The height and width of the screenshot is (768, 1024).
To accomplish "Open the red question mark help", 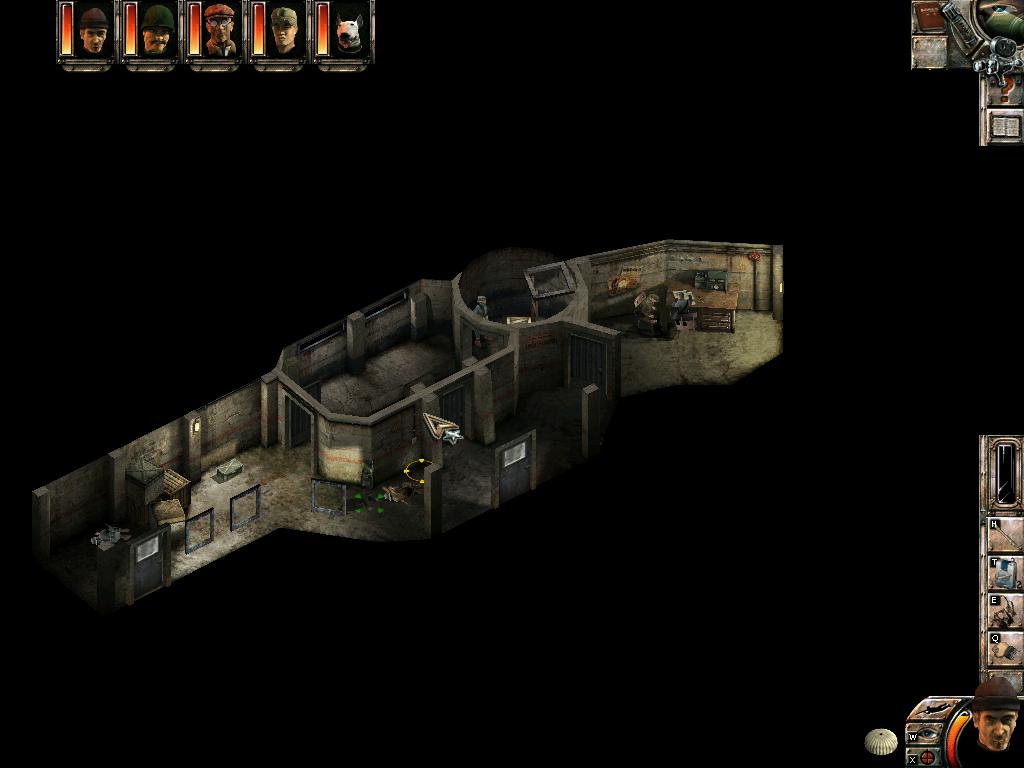I will tap(1004, 92).
